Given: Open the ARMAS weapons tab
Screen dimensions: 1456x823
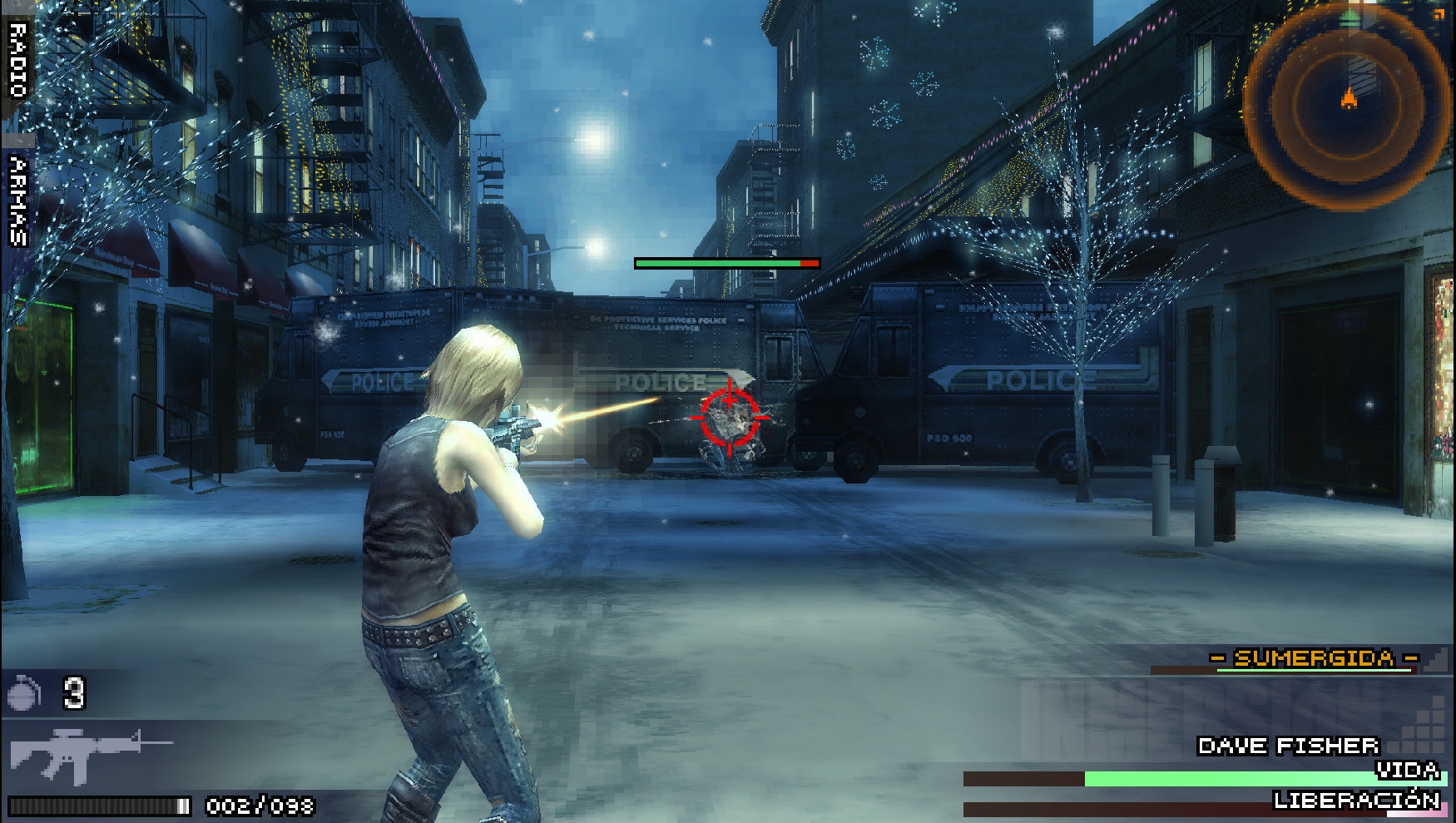Looking at the screenshot, I should point(17,202).
